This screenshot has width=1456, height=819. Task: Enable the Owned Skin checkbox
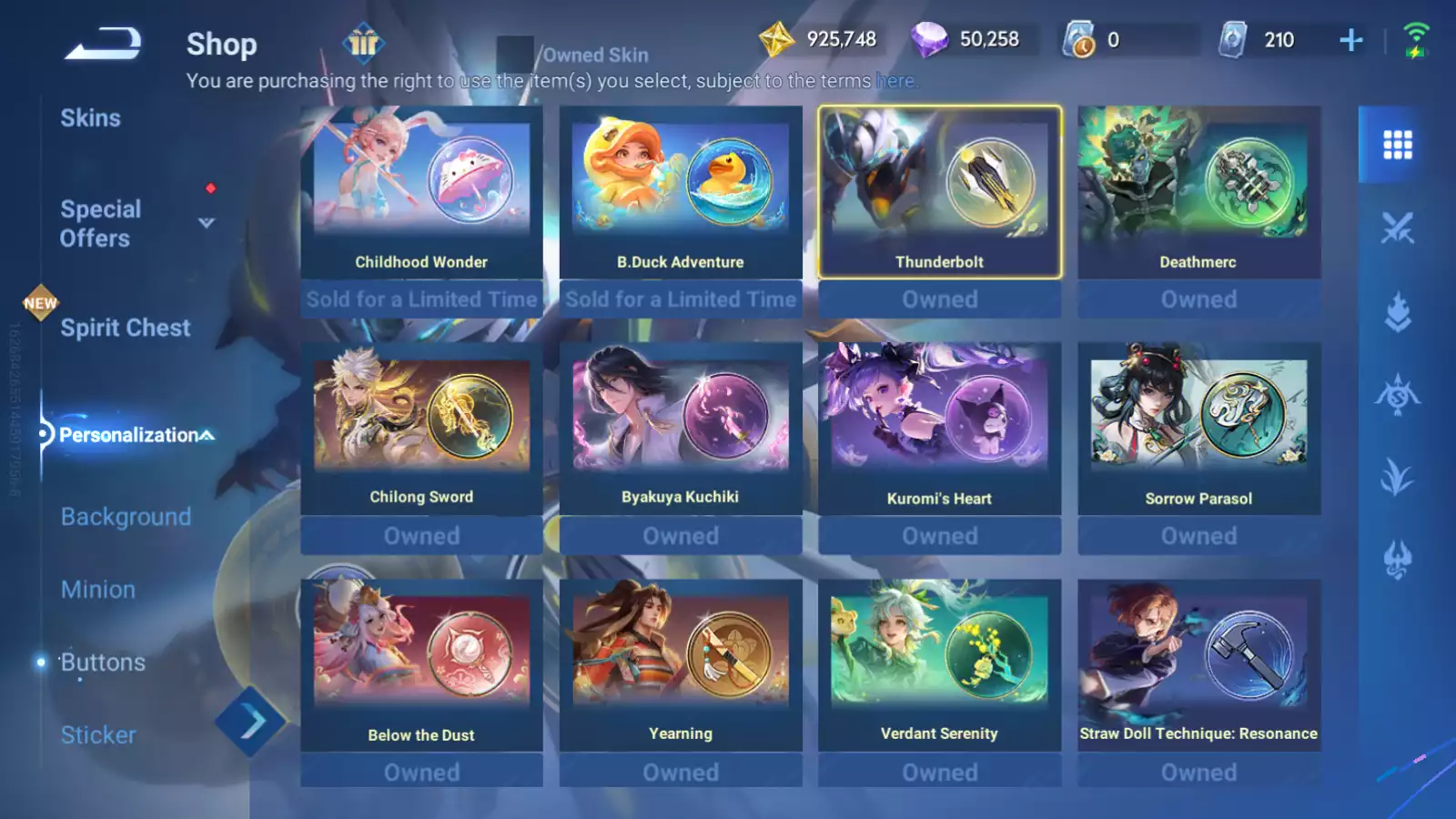tap(517, 53)
